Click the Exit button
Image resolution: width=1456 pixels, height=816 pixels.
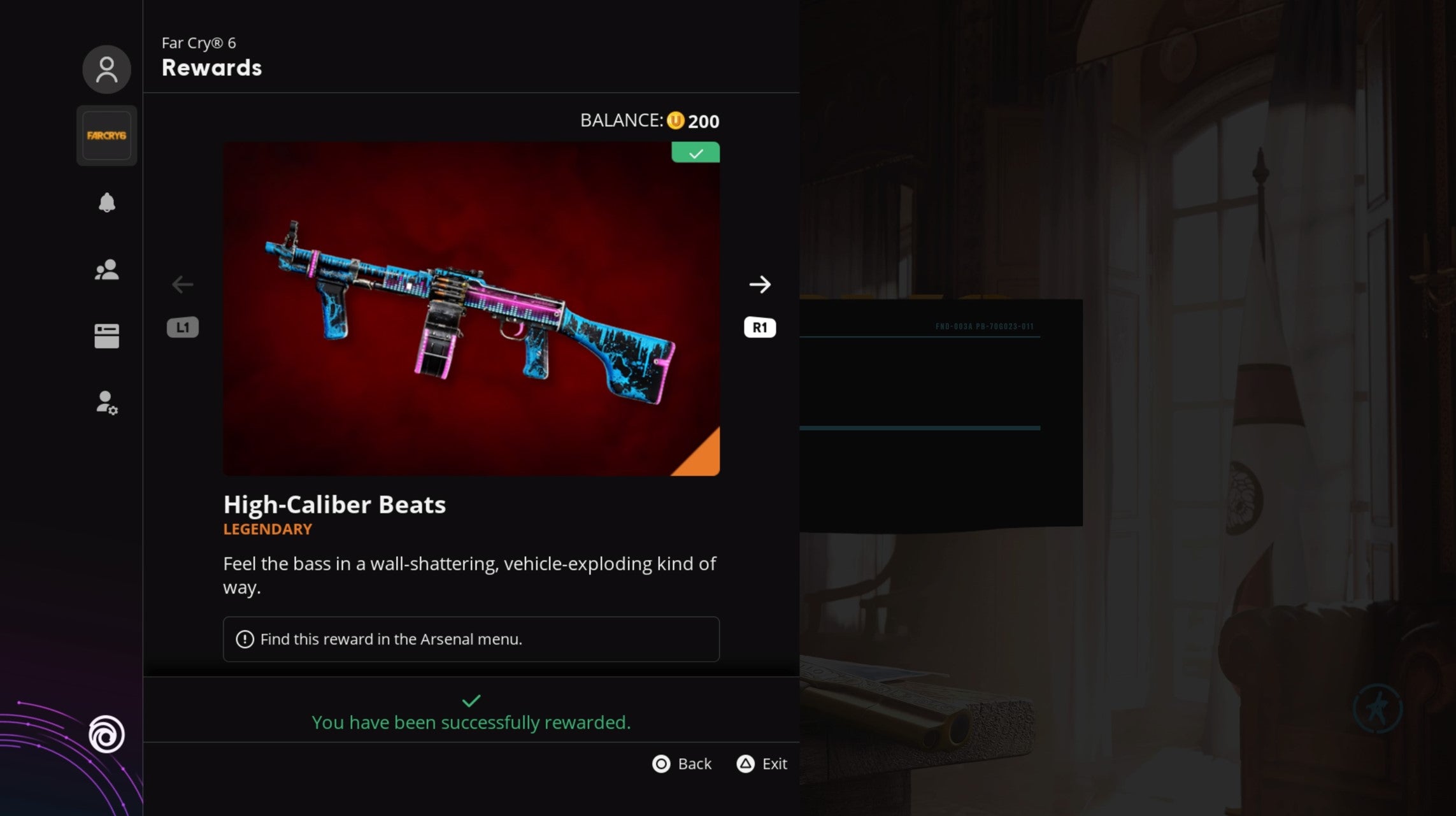point(774,764)
